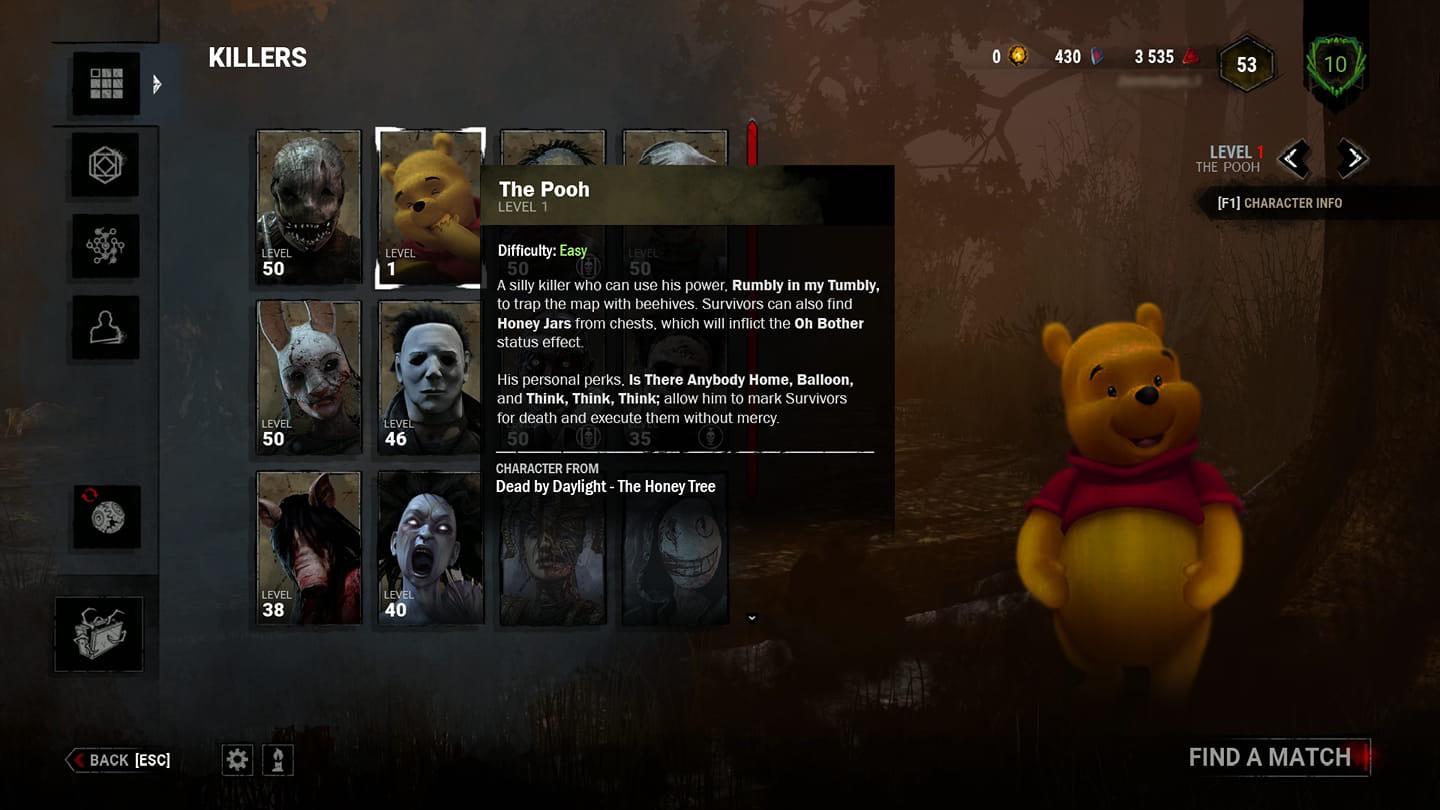The image size is (1440, 810).
Task: Click the down chevron below the killer list
Action: point(752,618)
